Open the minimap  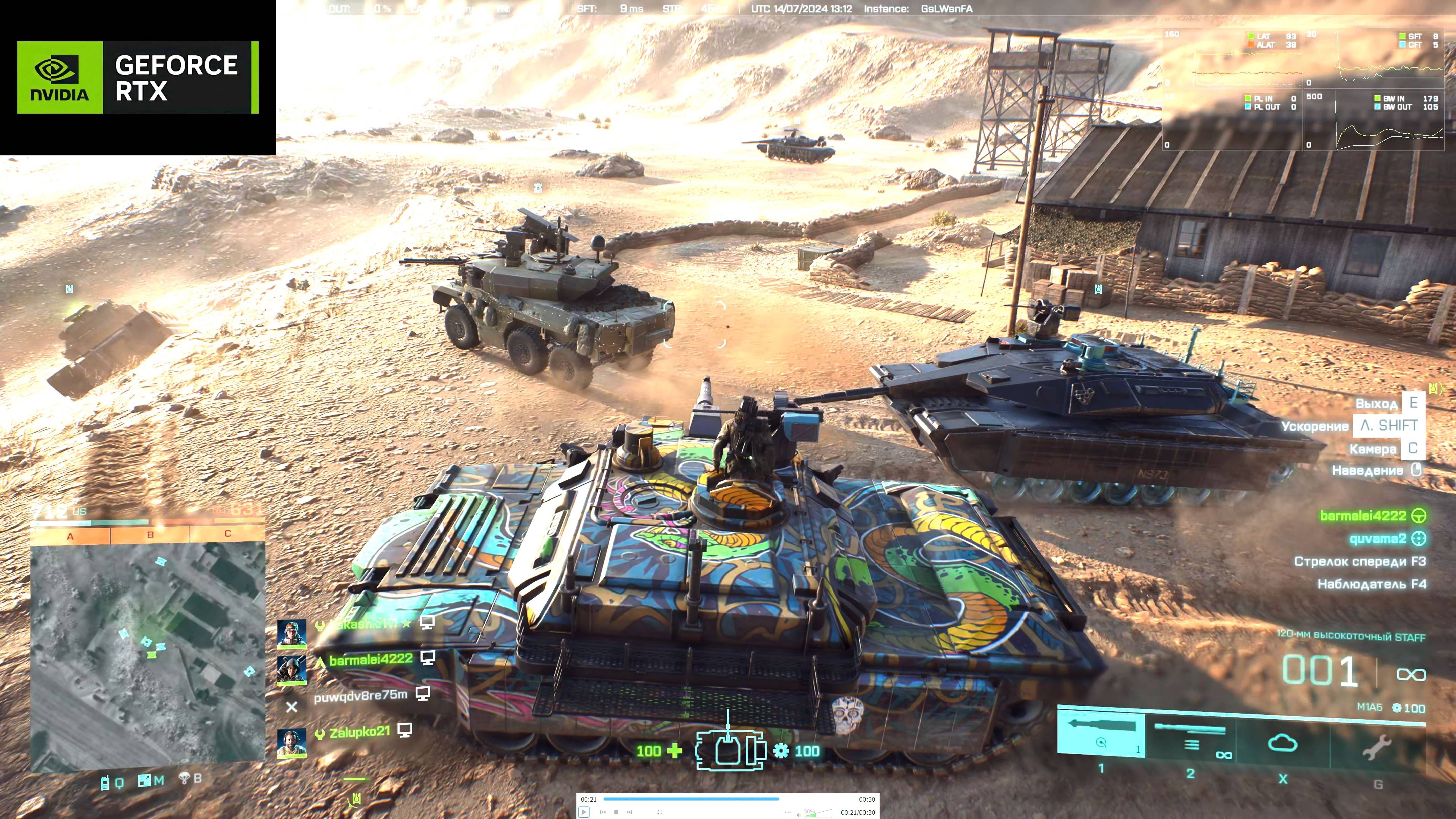[148, 656]
